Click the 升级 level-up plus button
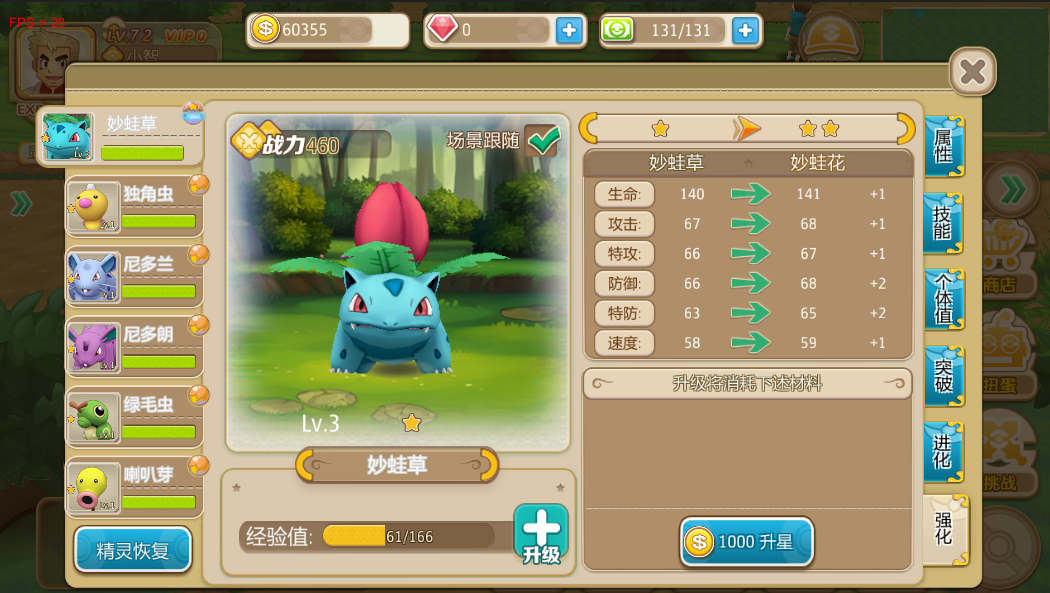1050x593 pixels. click(x=541, y=533)
